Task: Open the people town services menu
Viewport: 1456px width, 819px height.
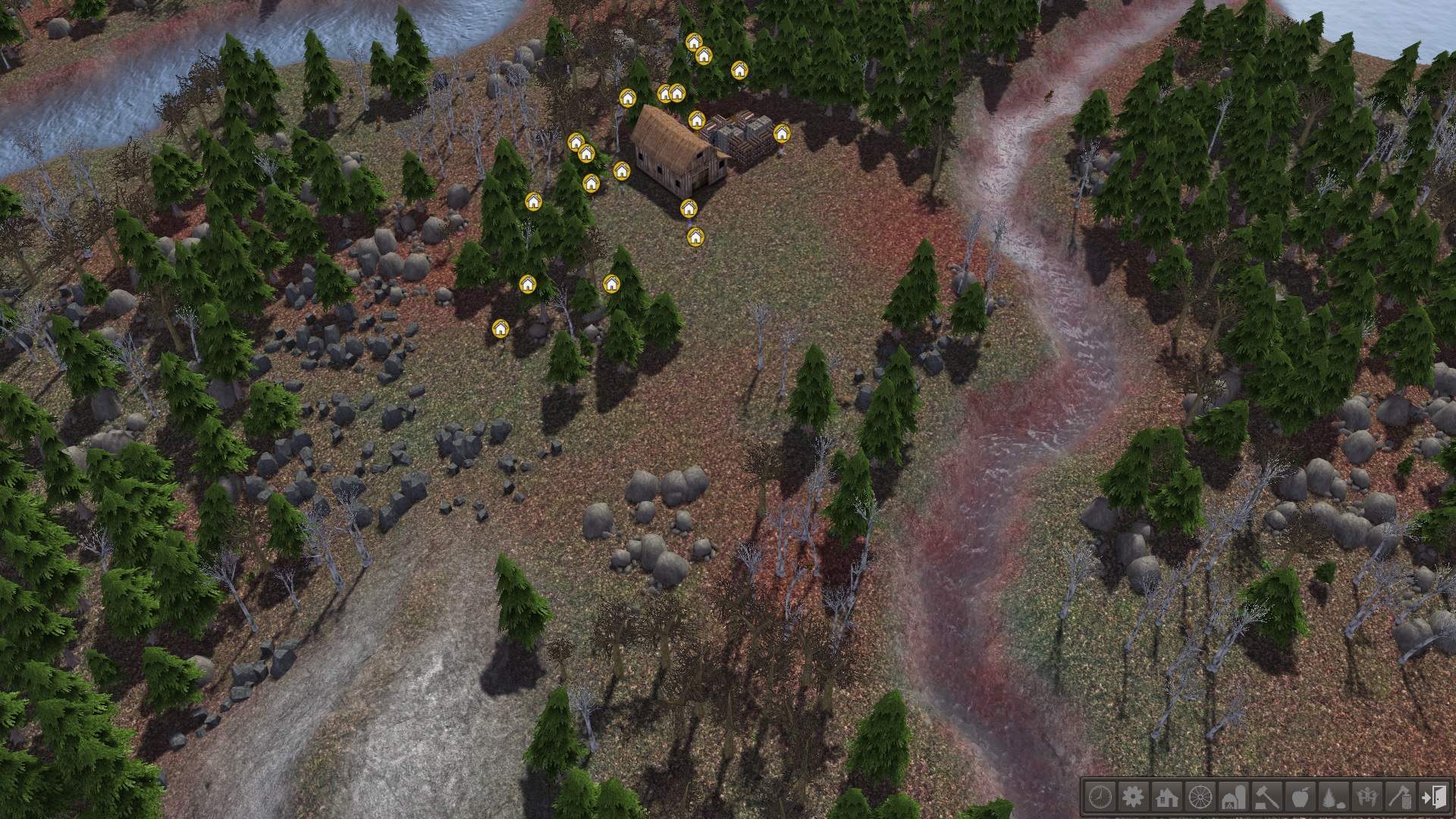Action: (1367, 797)
